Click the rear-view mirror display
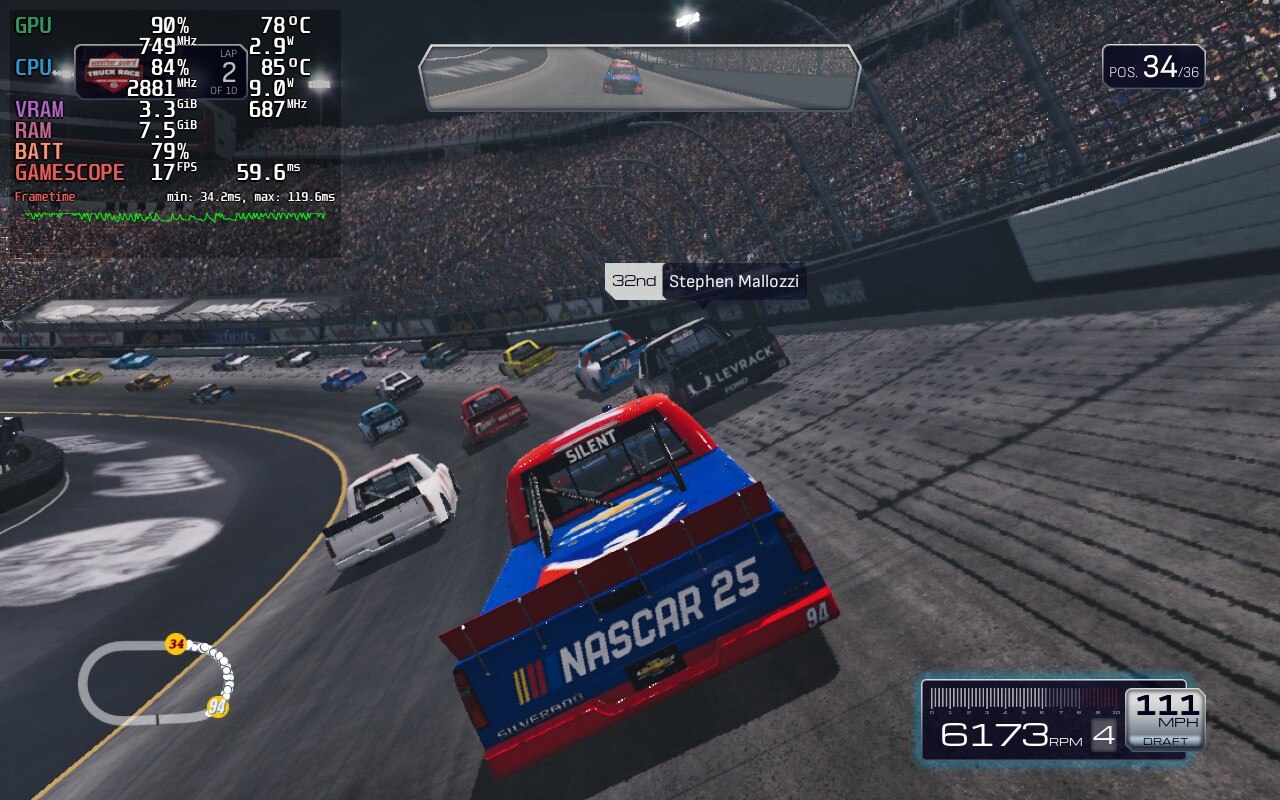The height and width of the screenshot is (800, 1280). point(640,77)
